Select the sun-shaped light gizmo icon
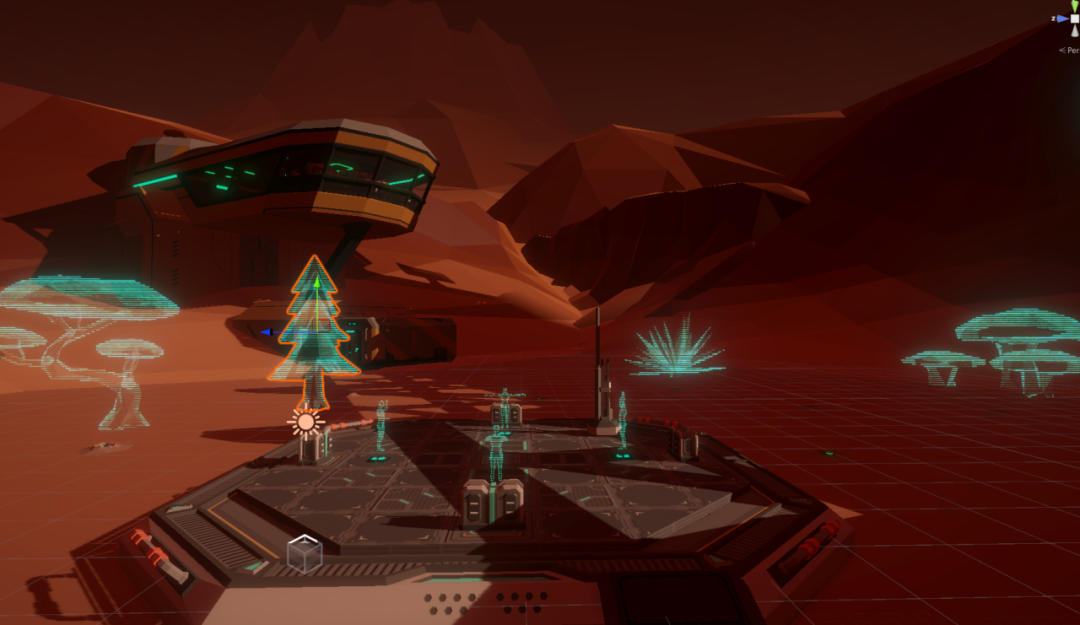 click(305, 421)
